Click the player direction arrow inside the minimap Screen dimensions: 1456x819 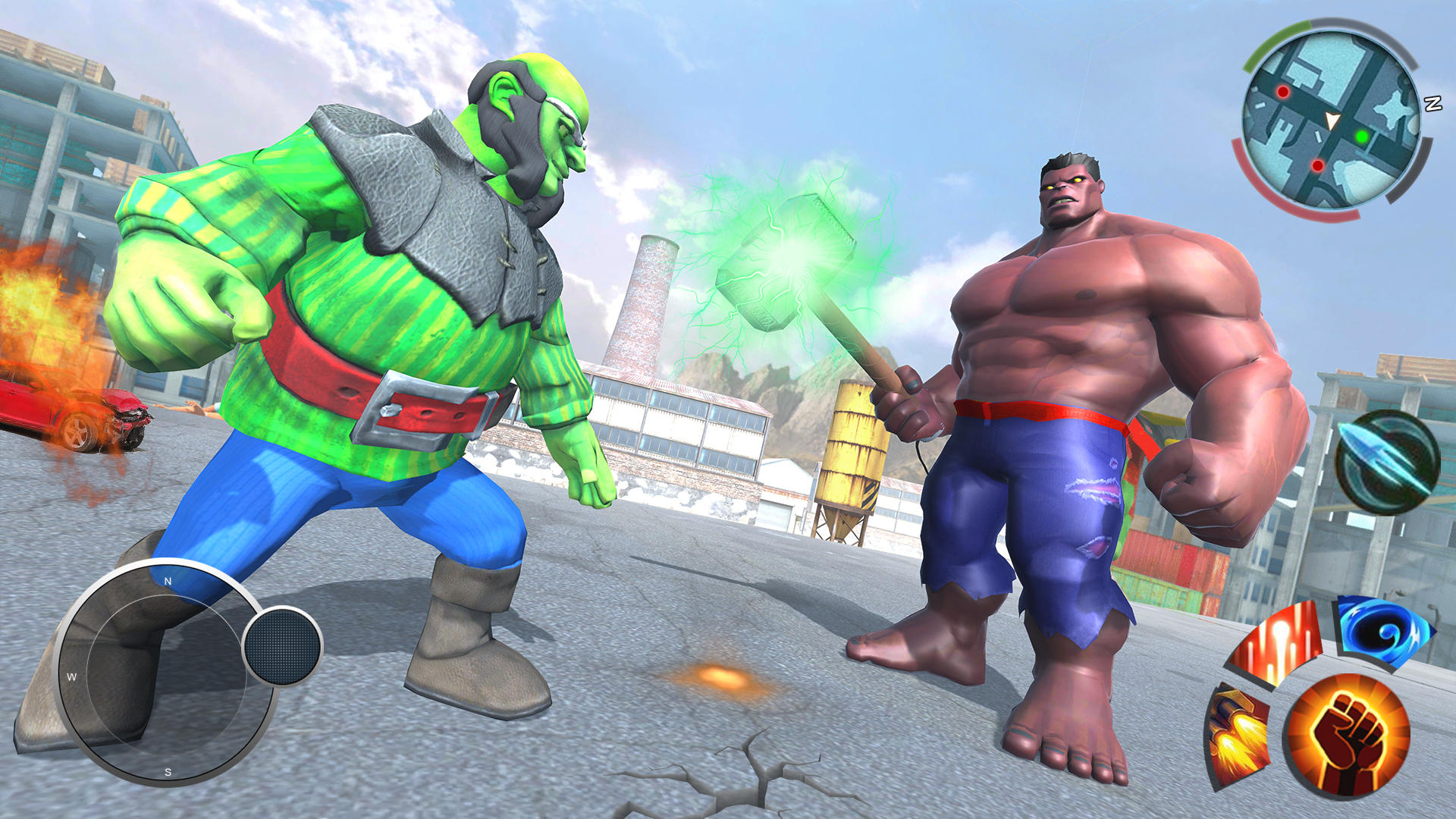point(1331,120)
